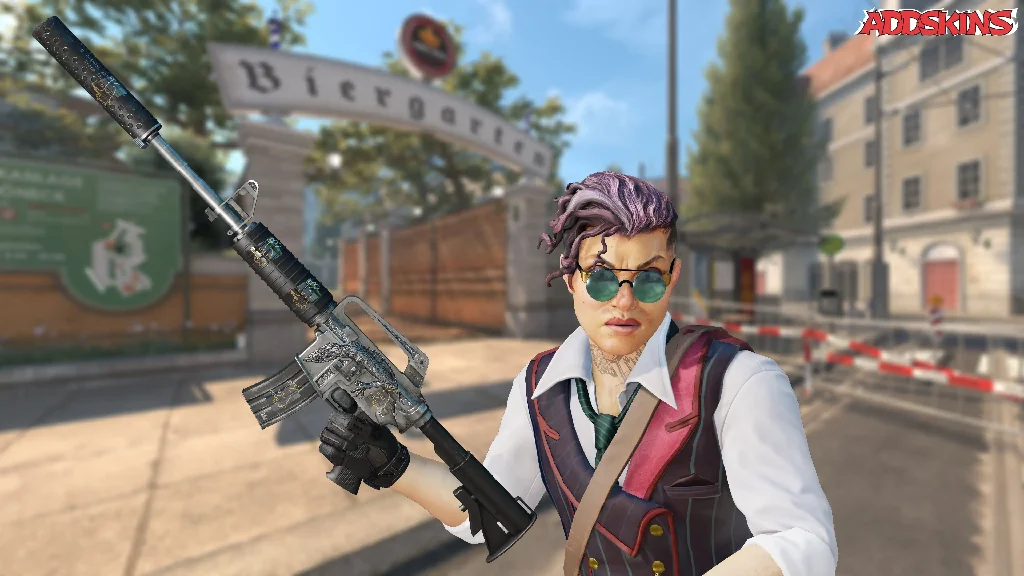Viewport: 1024px width, 576px height.
Task: Click the ADDSKINS logo watermark
Action: pos(937,23)
